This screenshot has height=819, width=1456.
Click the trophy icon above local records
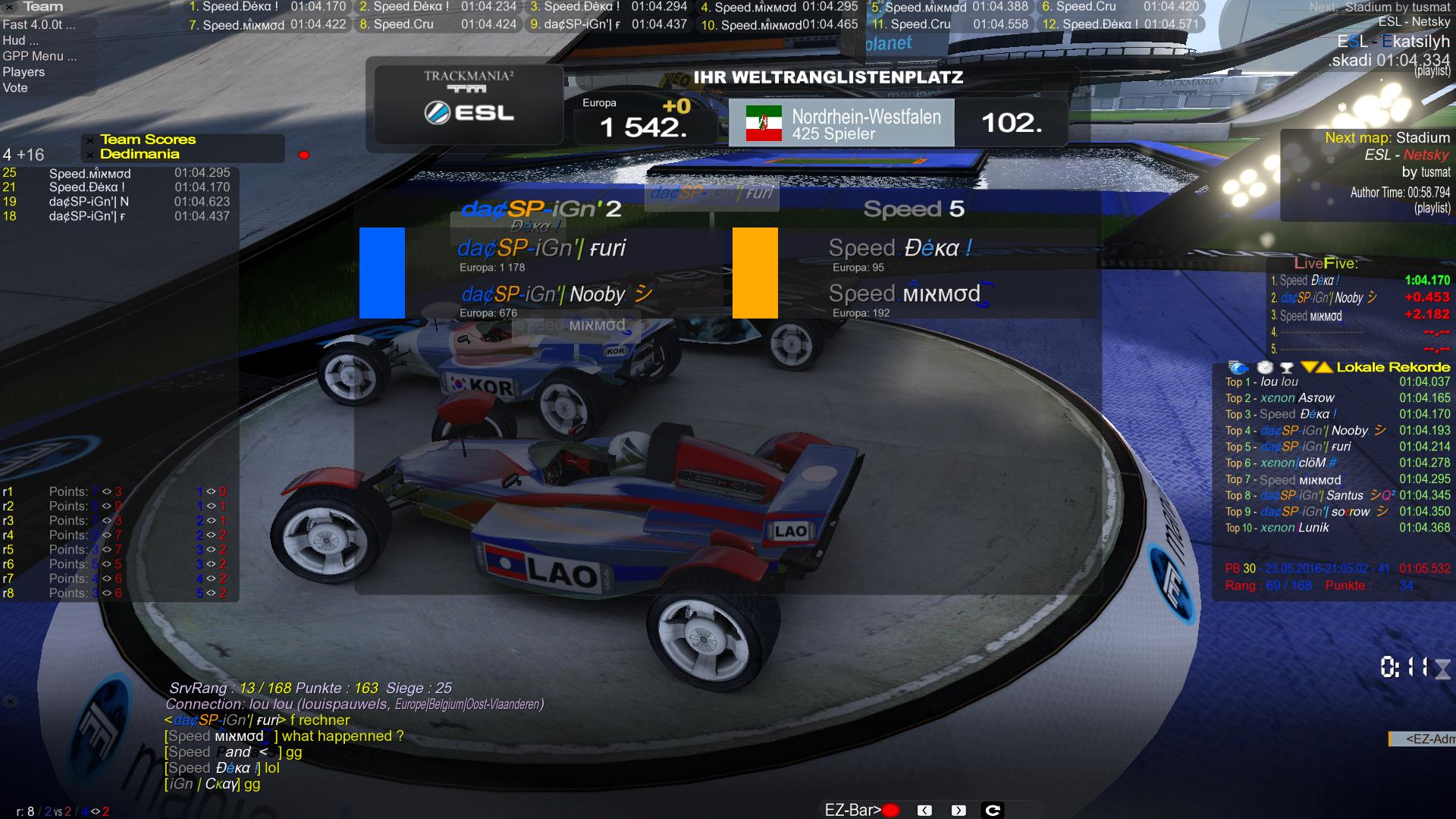(x=1286, y=368)
